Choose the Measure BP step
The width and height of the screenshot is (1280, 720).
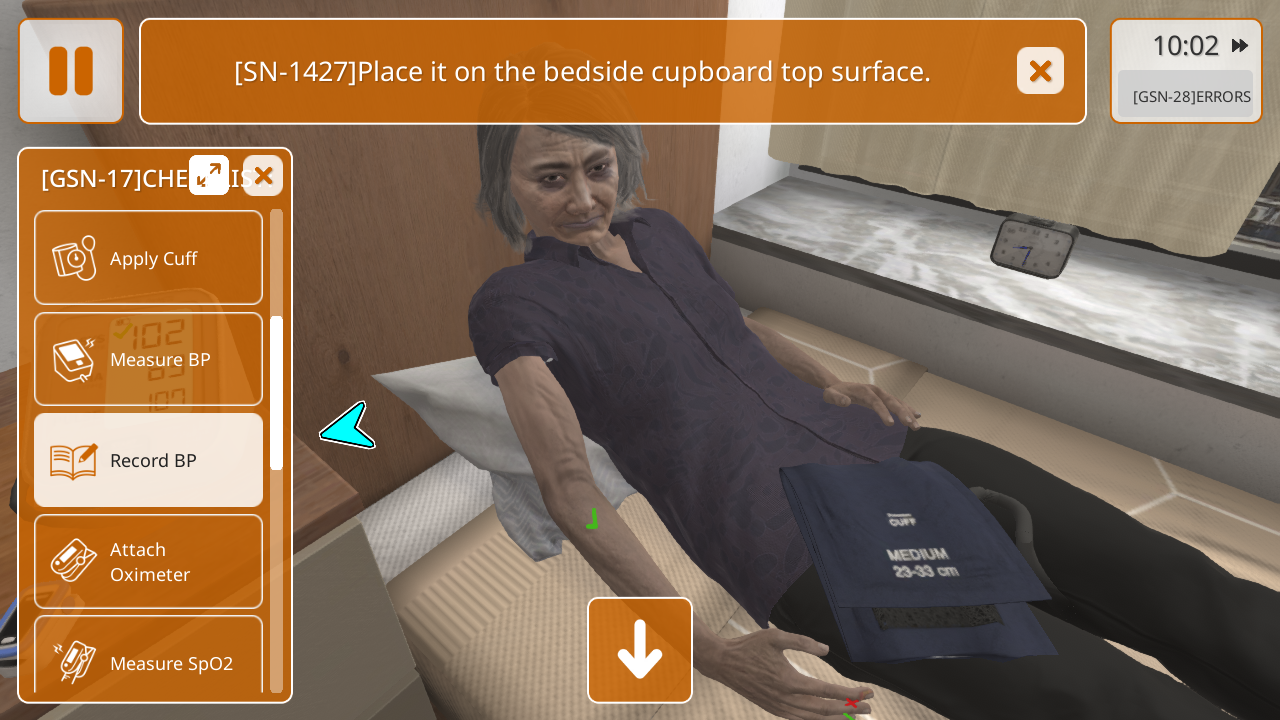click(148, 359)
